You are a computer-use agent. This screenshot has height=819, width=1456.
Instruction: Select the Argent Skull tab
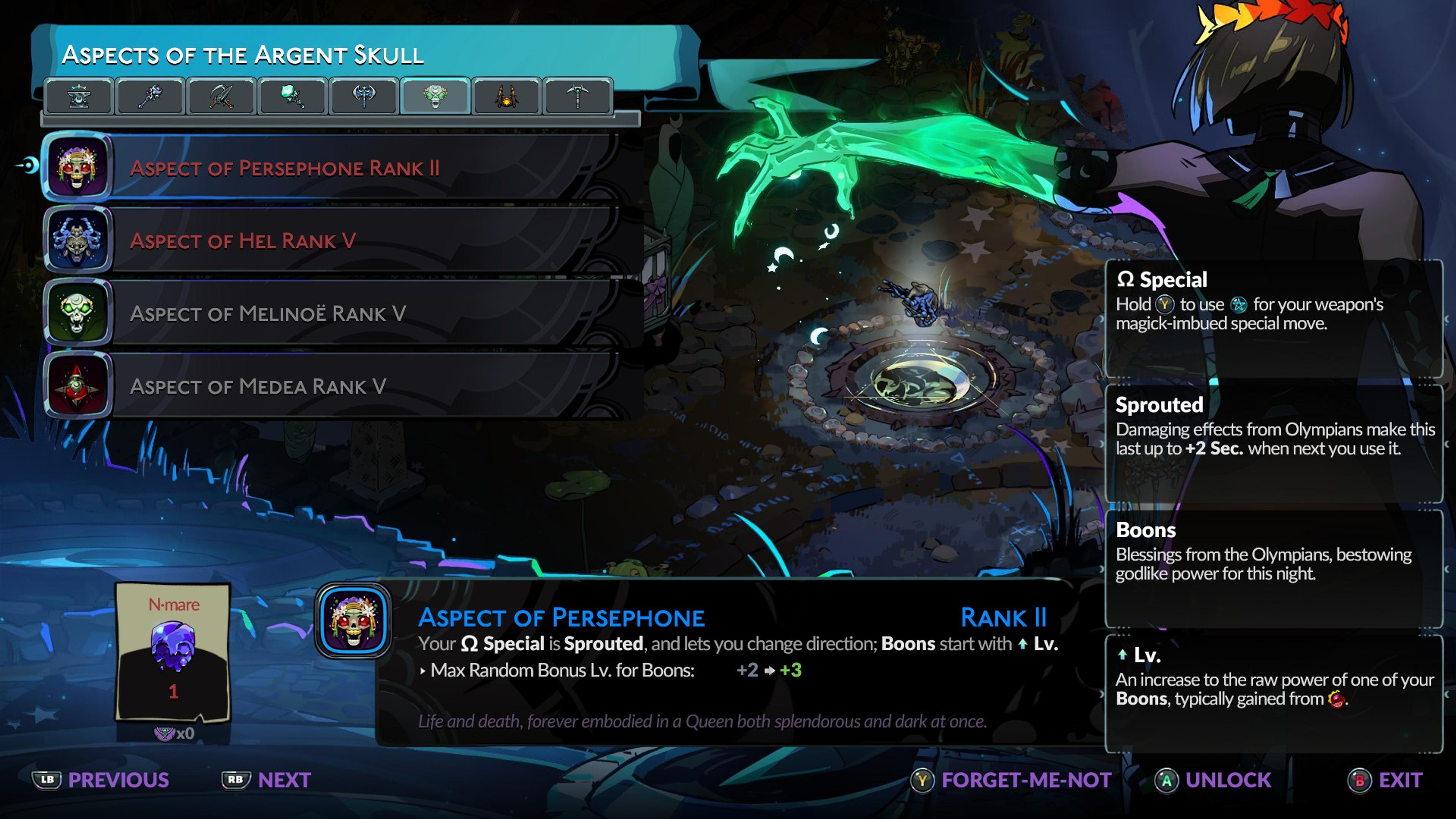(435, 97)
